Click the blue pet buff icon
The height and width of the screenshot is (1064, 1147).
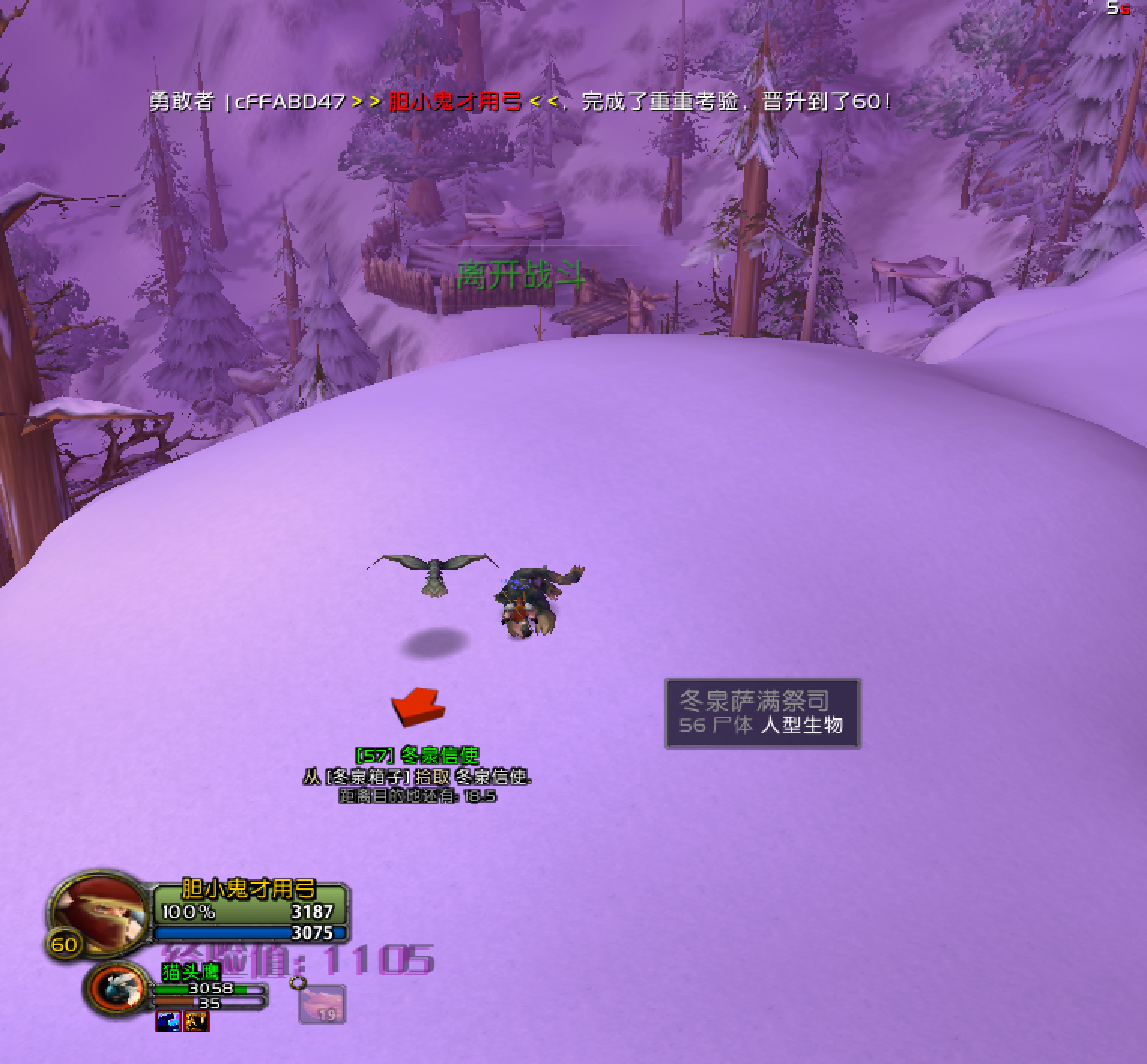pyautogui.click(x=168, y=1022)
